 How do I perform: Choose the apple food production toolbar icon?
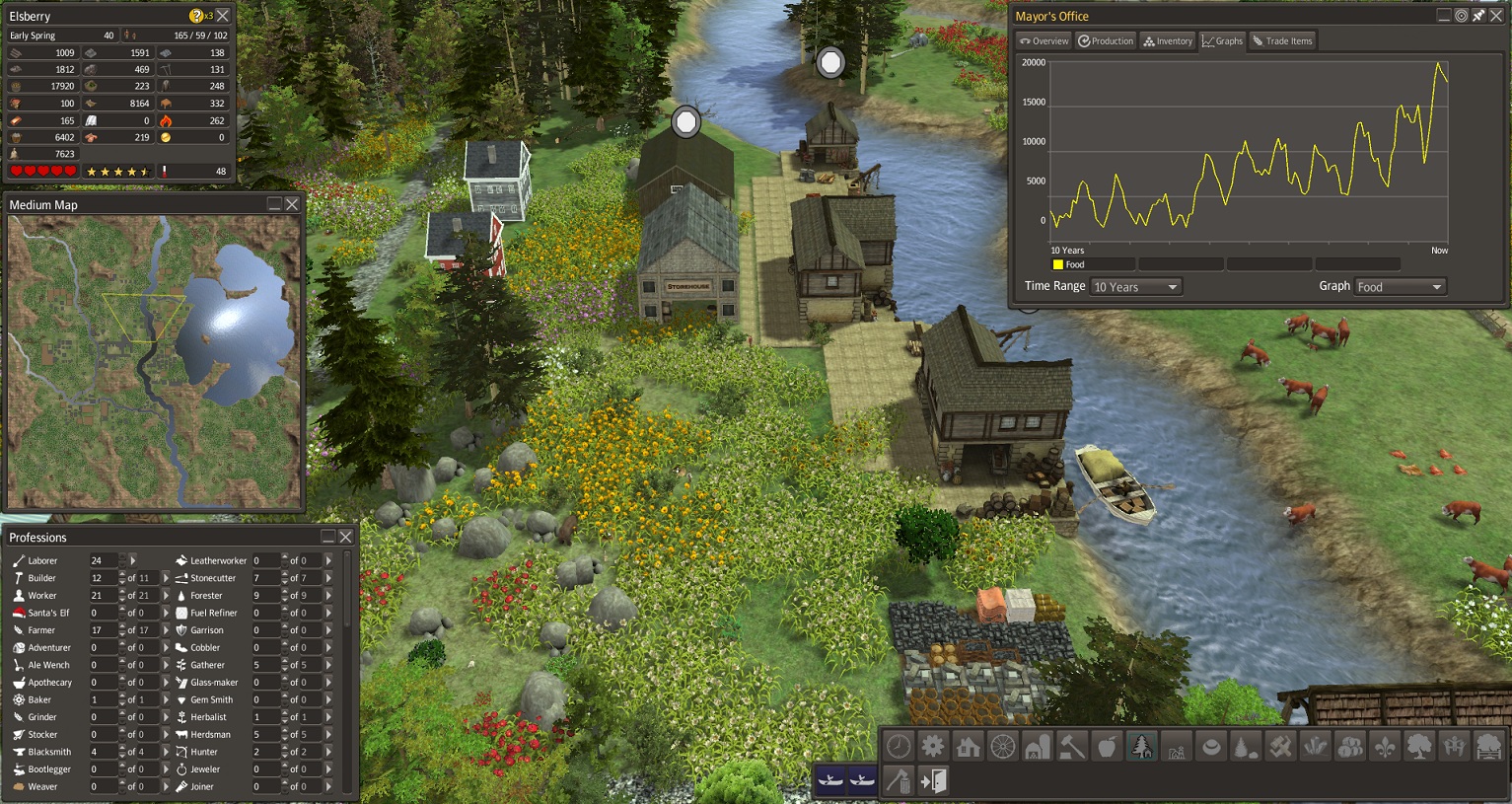click(1107, 747)
